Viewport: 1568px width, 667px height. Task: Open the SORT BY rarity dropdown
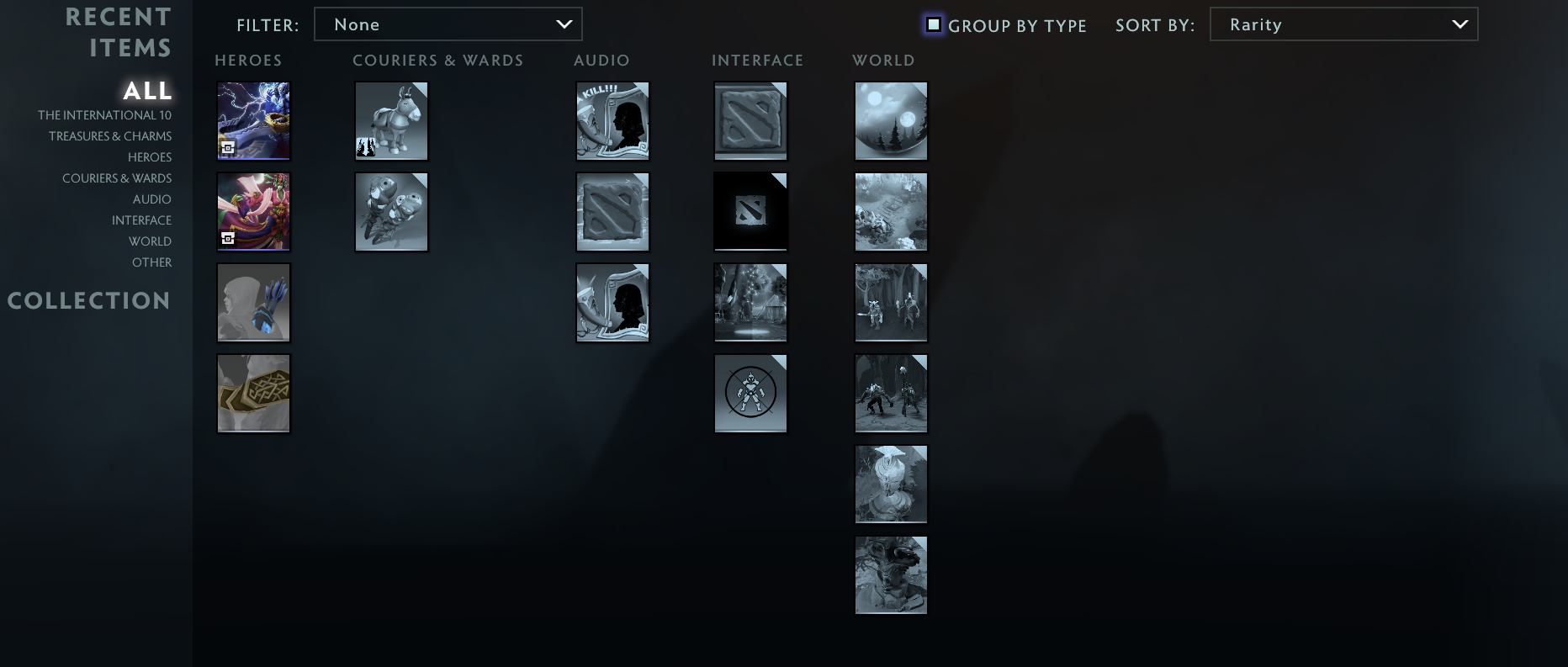pyautogui.click(x=1343, y=24)
